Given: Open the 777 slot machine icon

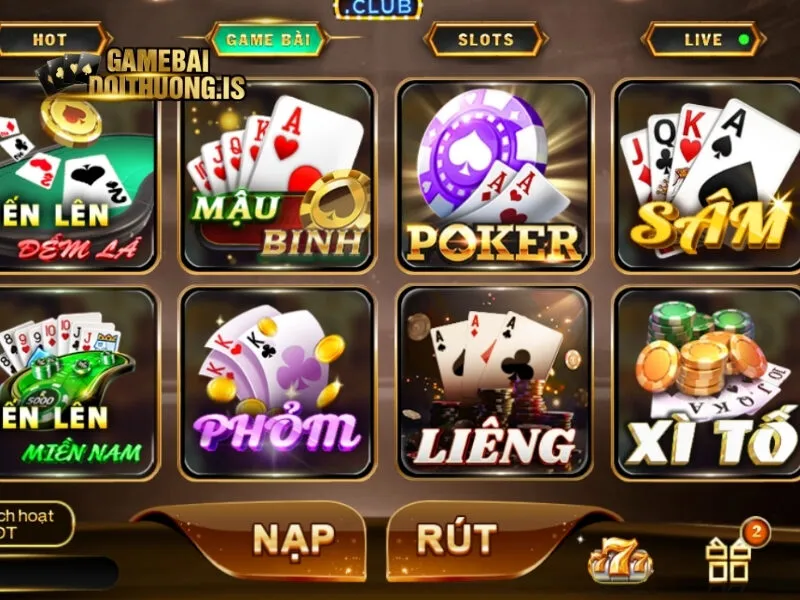Looking at the screenshot, I should point(619,560).
